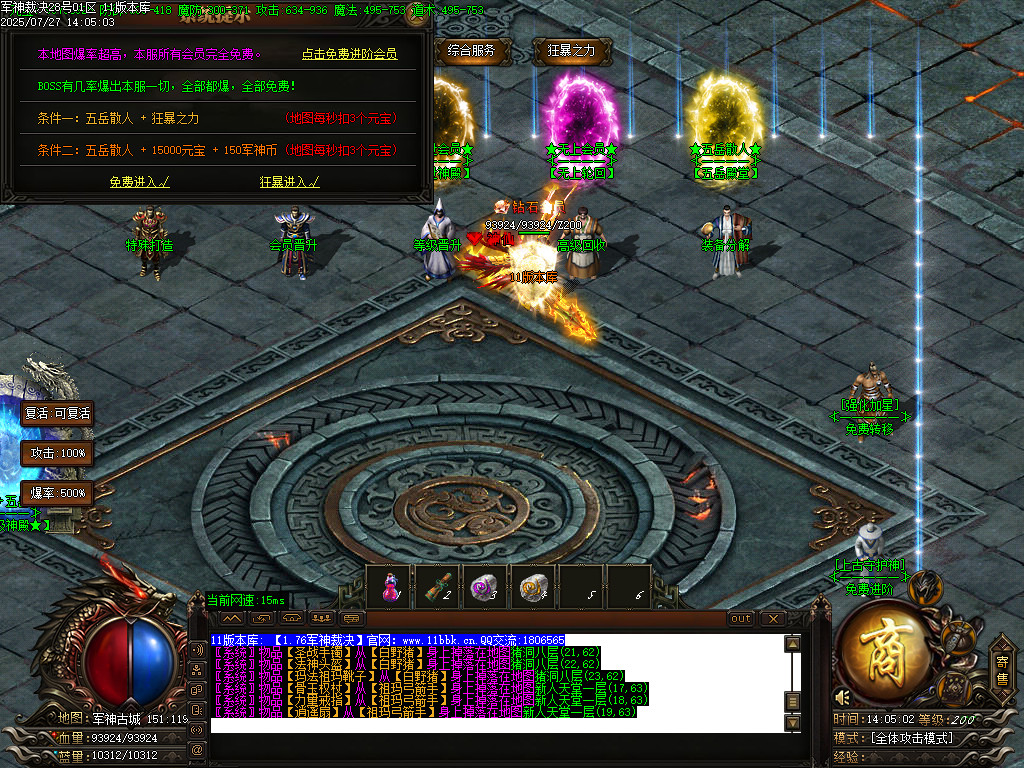Use the red potion in hotbar slot 1
The image size is (1024, 768).
[390, 587]
